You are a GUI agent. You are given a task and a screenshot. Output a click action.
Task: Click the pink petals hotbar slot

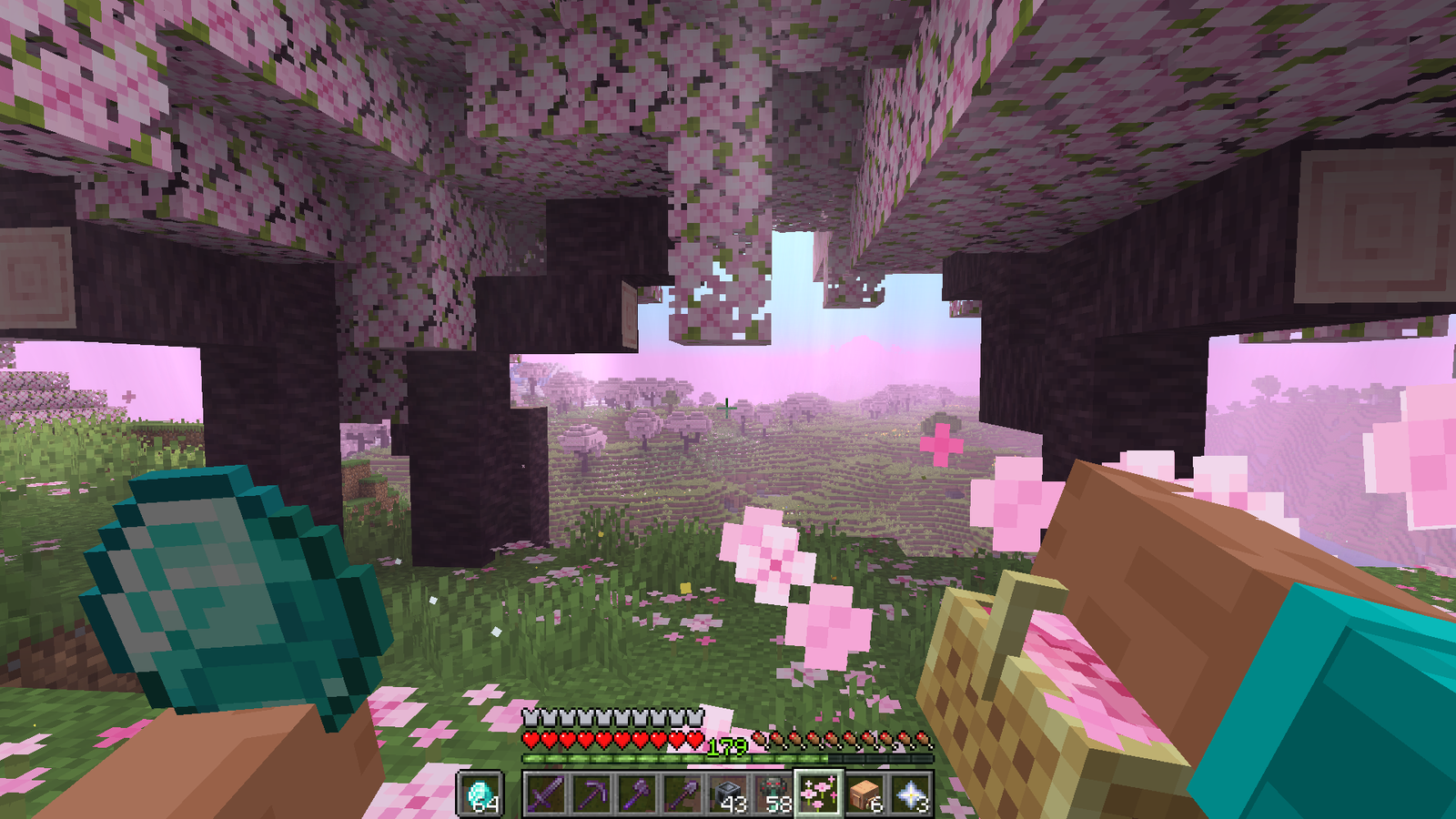pos(819,794)
